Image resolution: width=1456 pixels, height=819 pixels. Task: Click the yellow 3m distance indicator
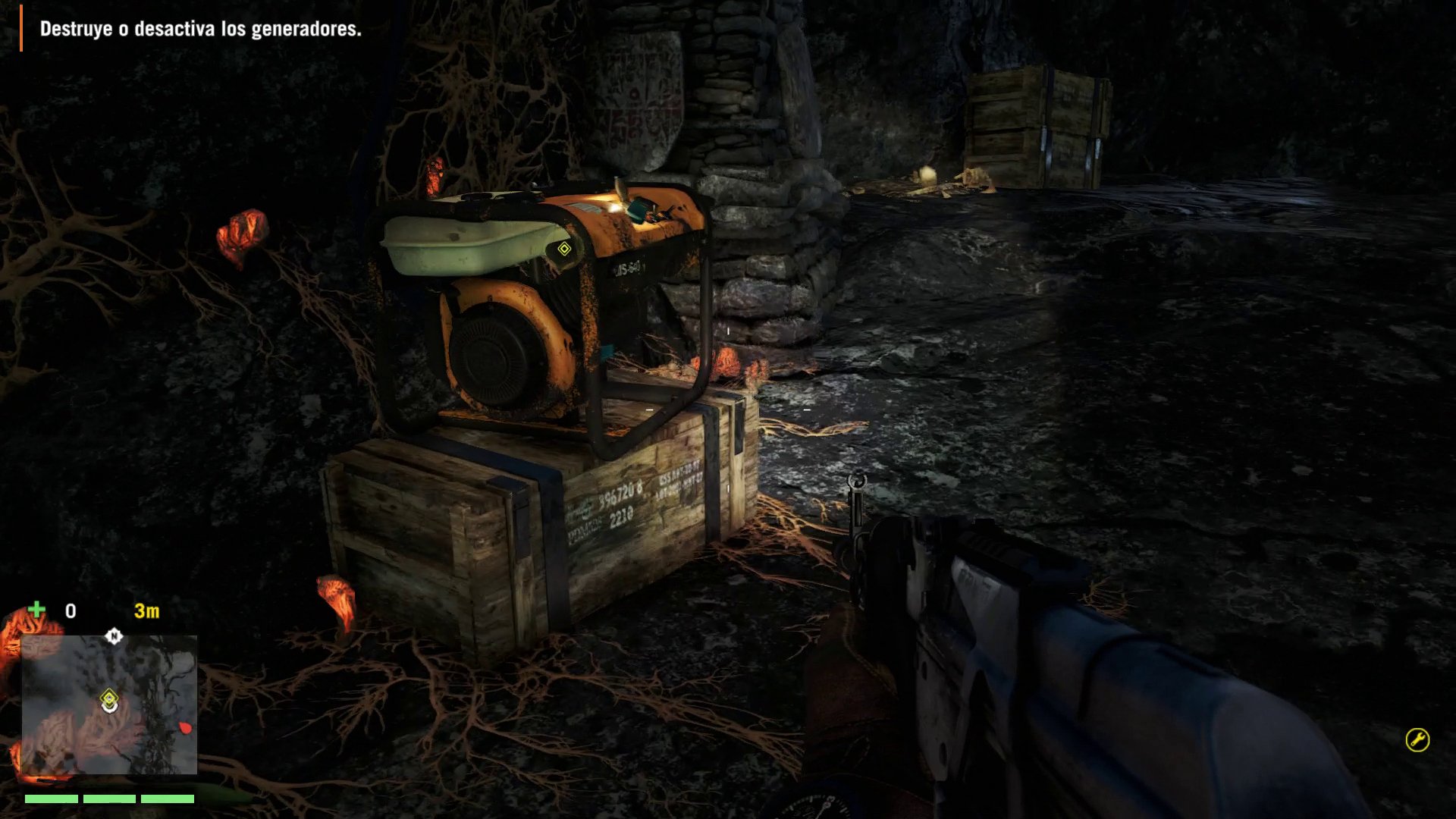click(146, 610)
